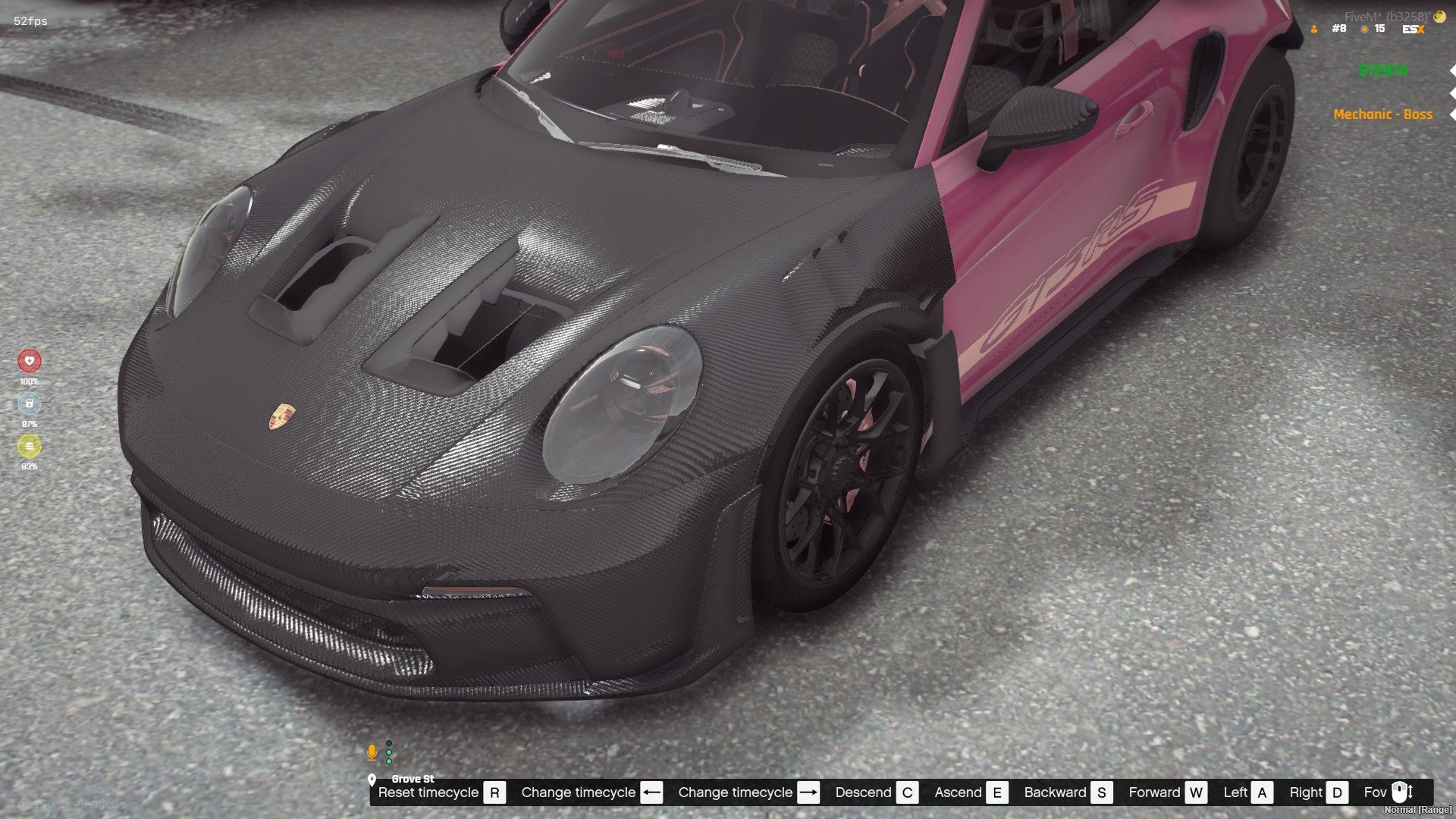This screenshot has width=1456, height=819.
Task: Click the orange player ID person icon
Action: click(x=1314, y=30)
